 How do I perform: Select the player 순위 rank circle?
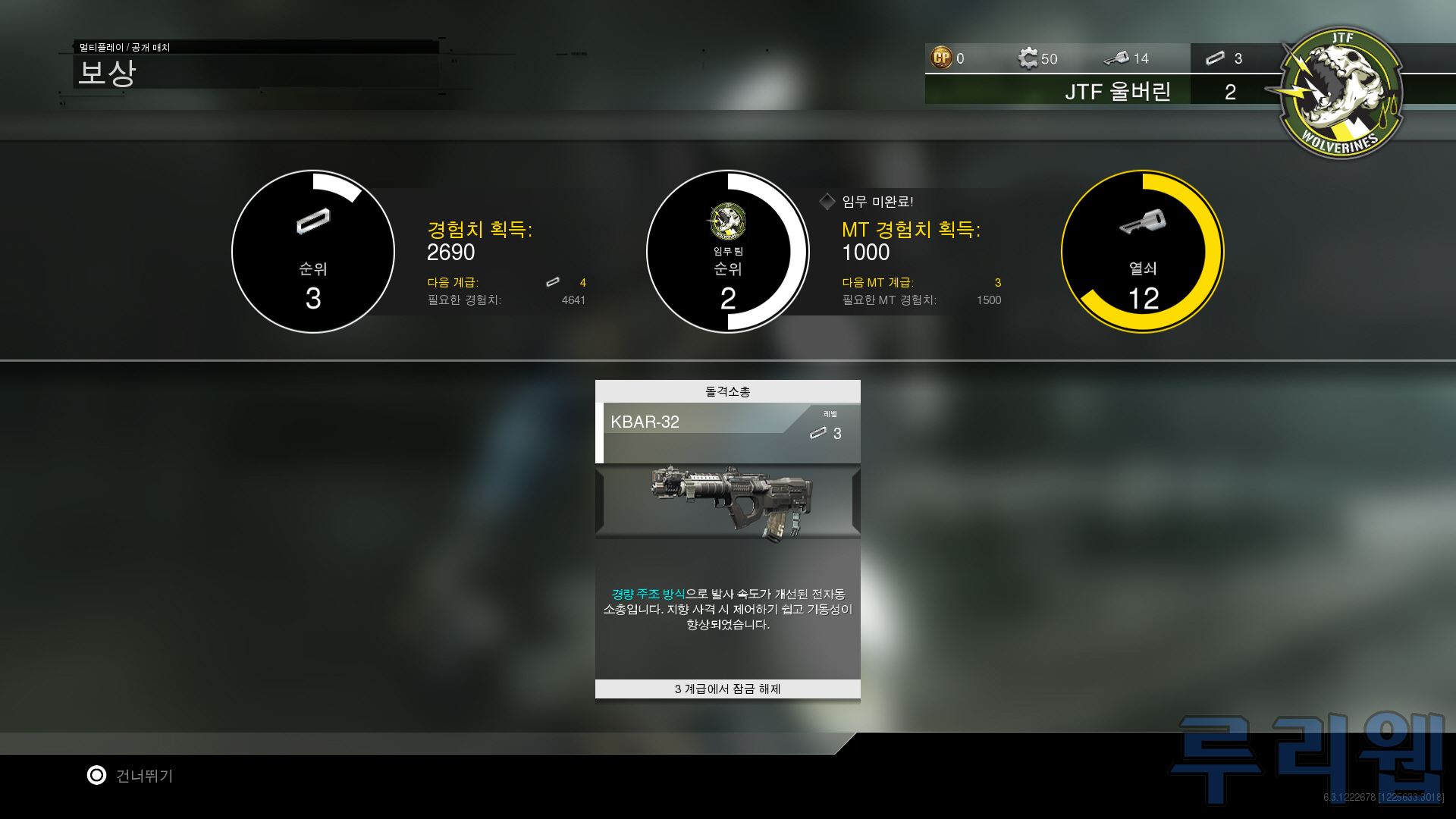313,252
